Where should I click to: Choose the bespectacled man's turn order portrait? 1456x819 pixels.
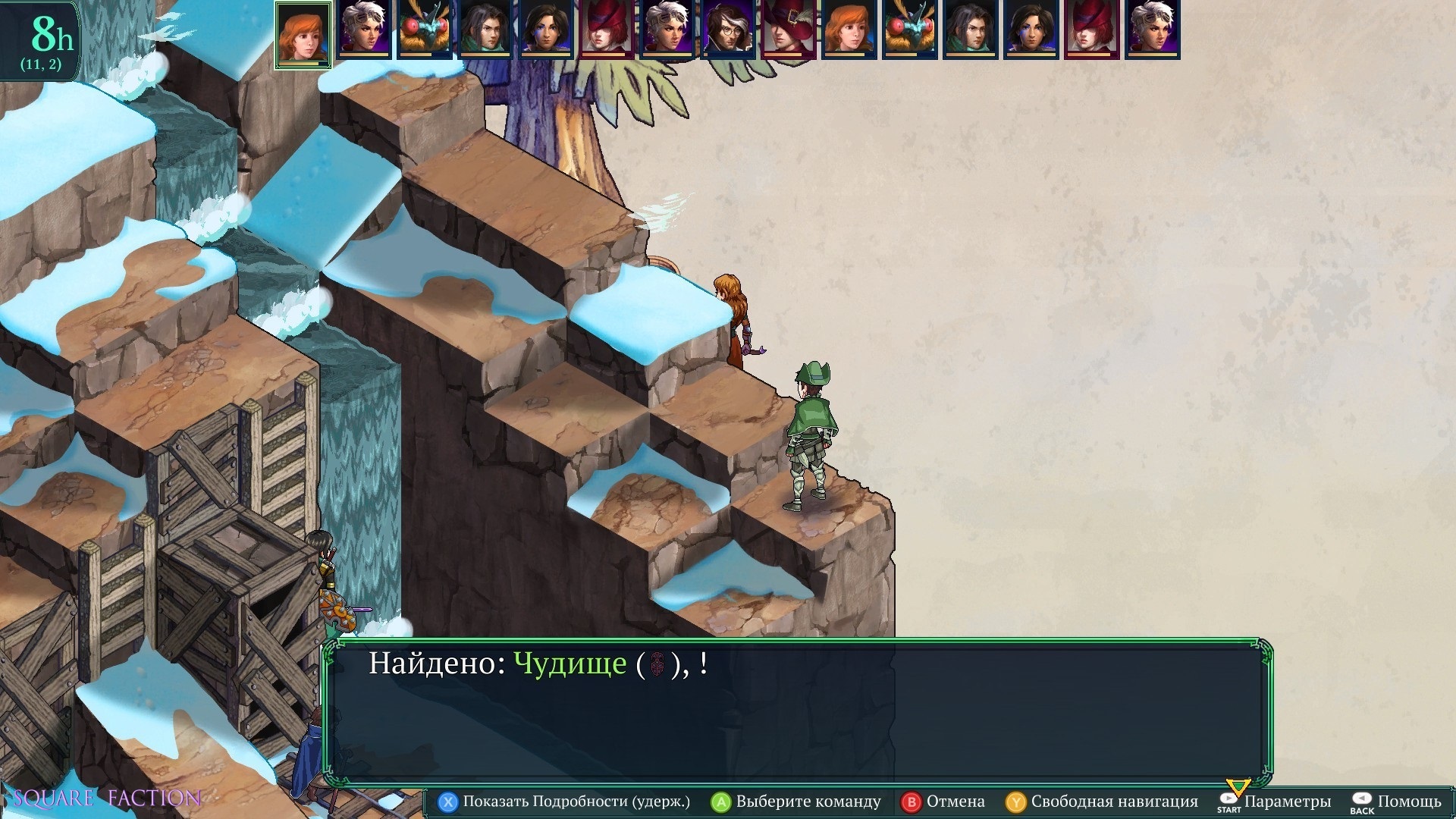tap(728, 30)
